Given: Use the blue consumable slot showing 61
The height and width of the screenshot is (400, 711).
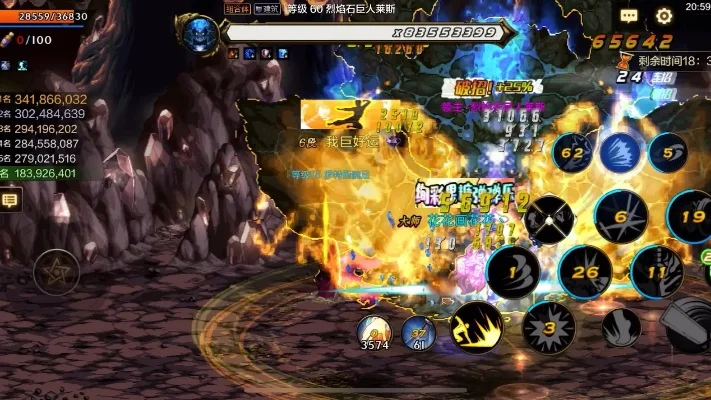Looking at the screenshot, I should (418, 332).
